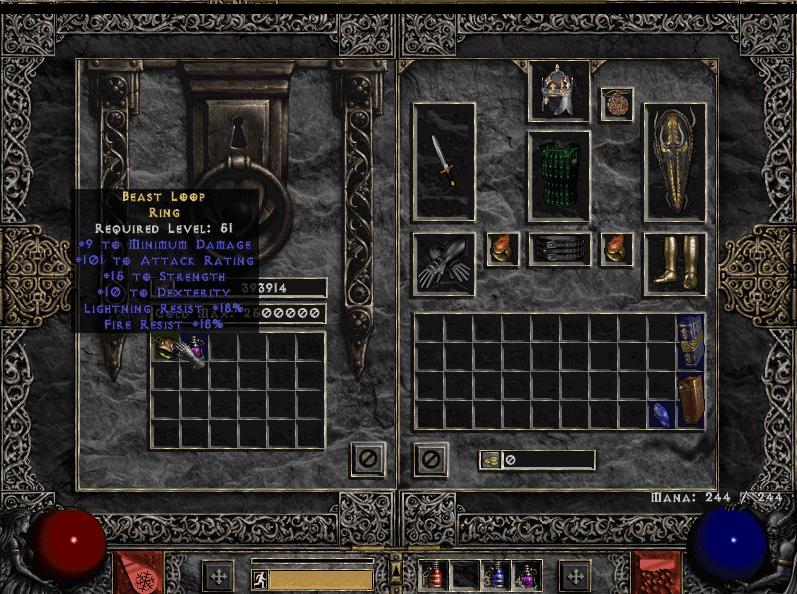797x594 pixels.
Task: Pick up the equipped short sword
Action: 444,161
